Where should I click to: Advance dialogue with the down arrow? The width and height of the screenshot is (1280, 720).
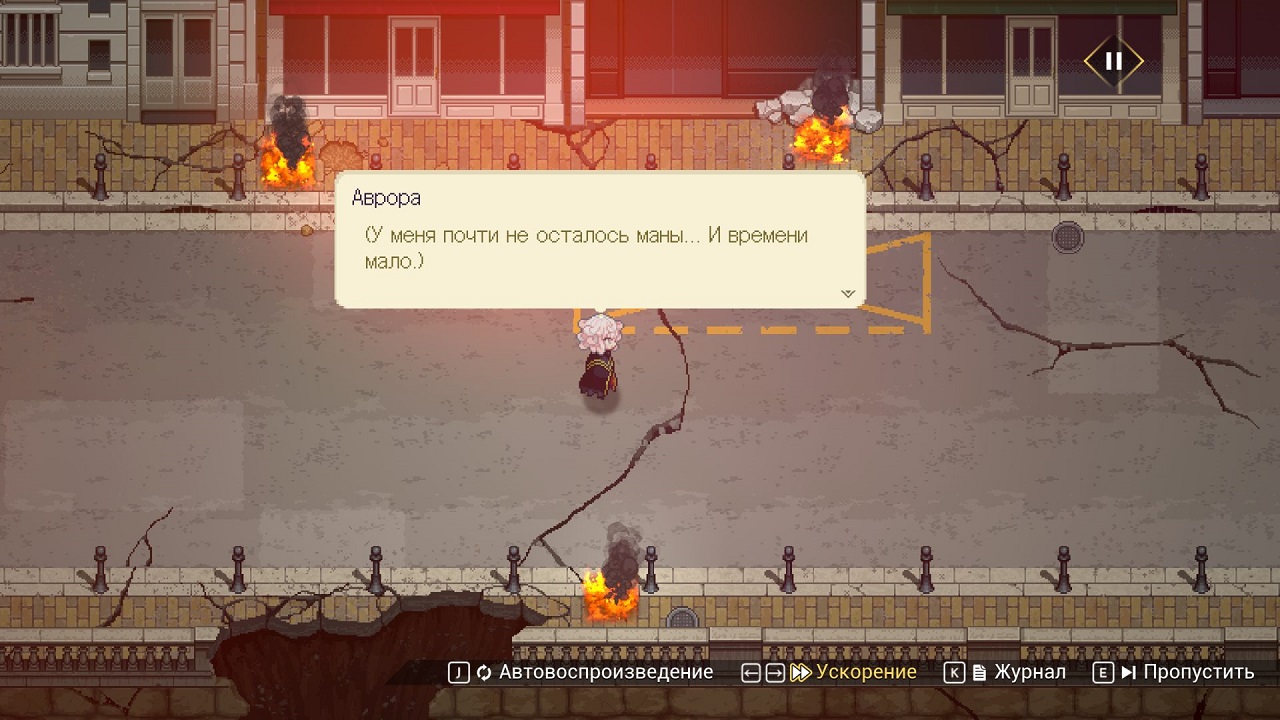coord(848,294)
